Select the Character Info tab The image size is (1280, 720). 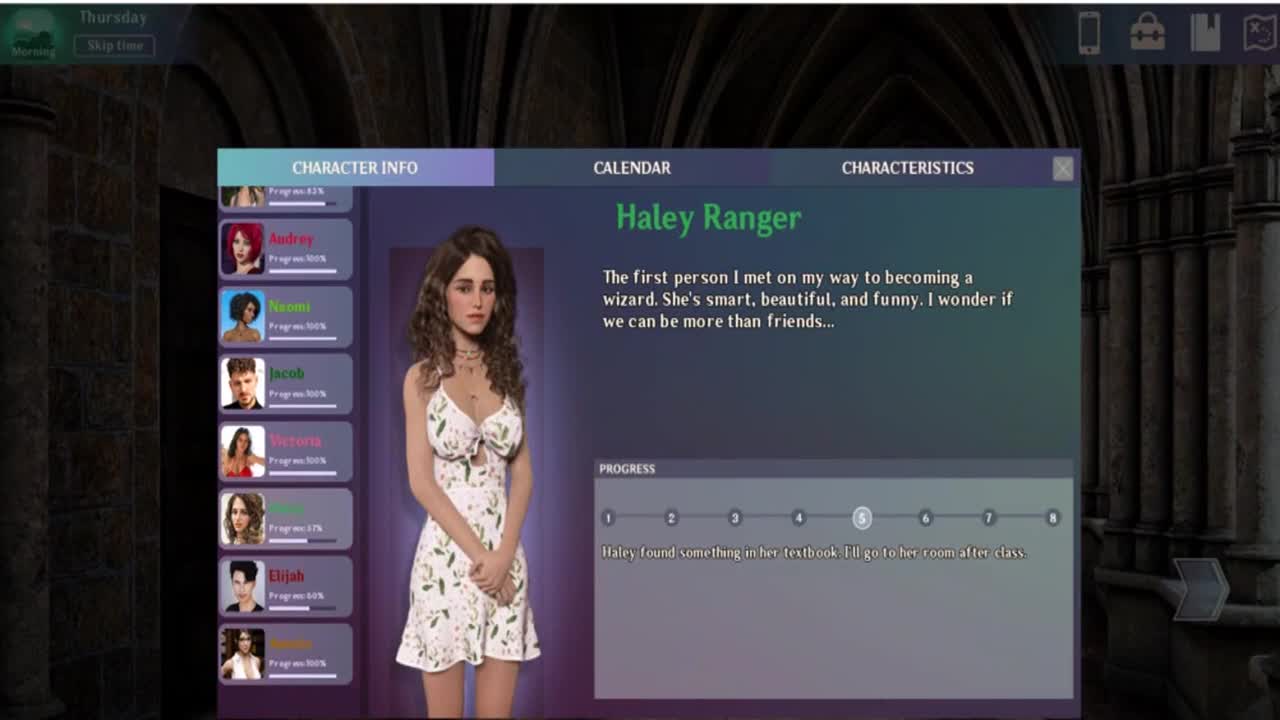355,168
